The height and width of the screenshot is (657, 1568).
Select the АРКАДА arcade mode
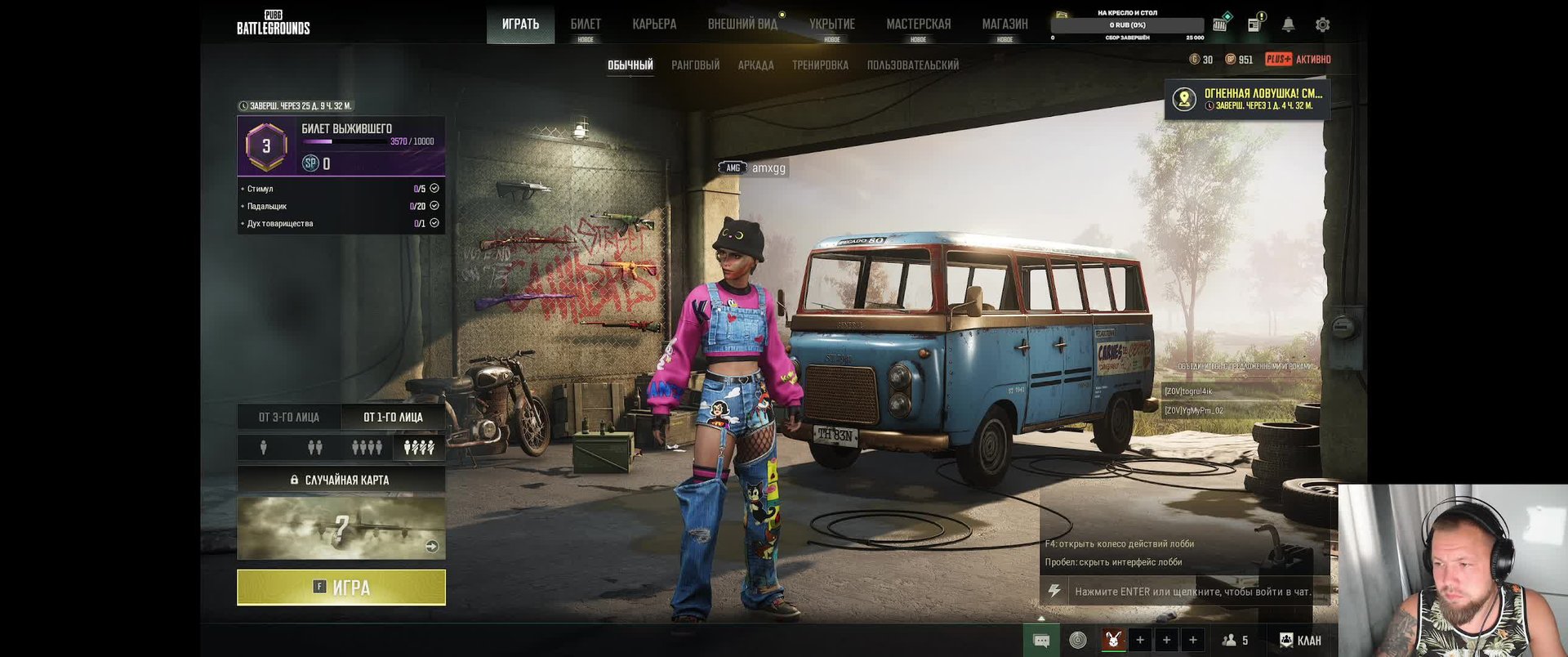pos(755,65)
